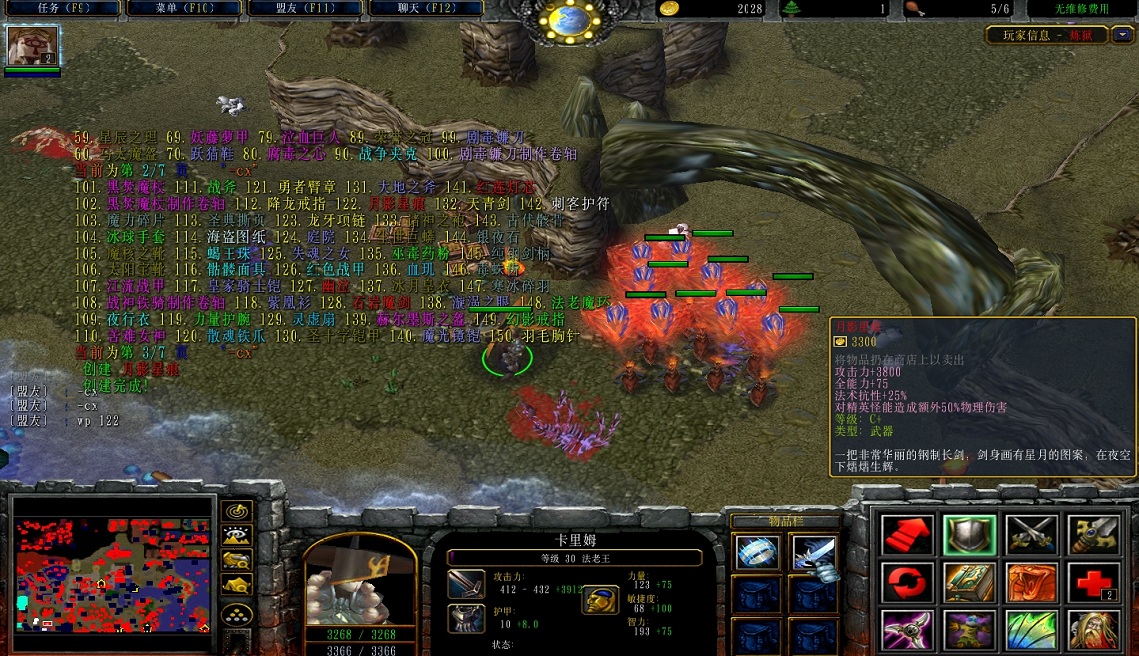
Task: Open the 任务 (Quests) menu
Action: click(60, 8)
